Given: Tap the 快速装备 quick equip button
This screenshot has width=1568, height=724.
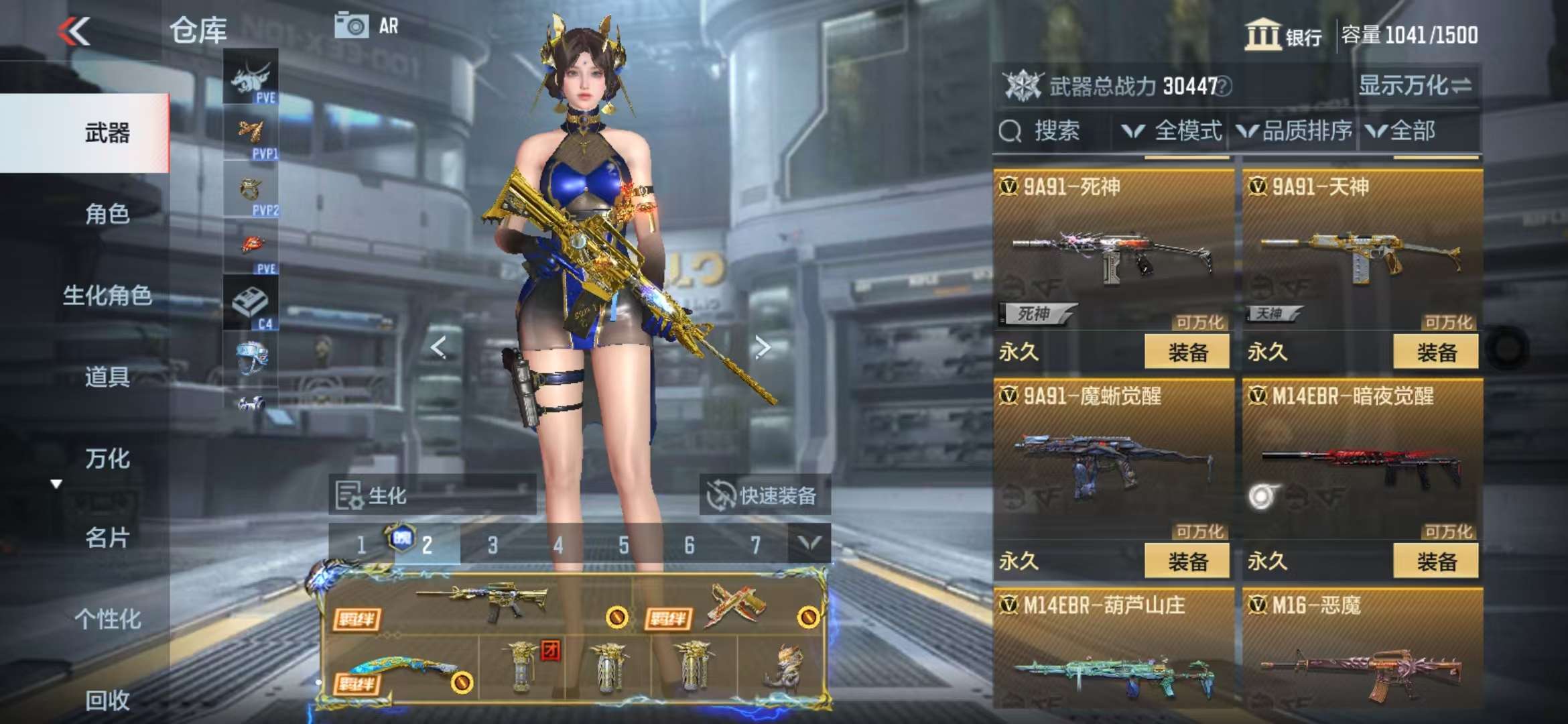Looking at the screenshot, I should (x=765, y=496).
